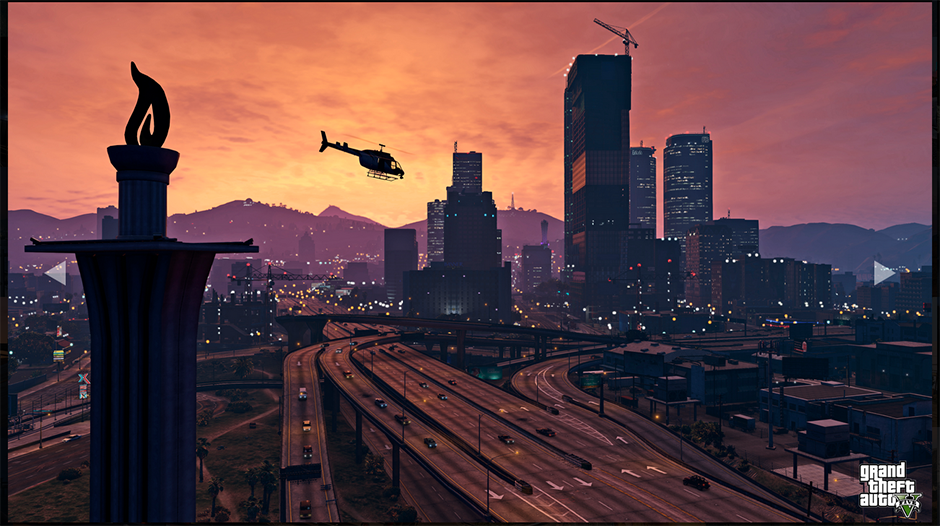Show the previous screenshot with left arrow
Image resolution: width=940 pixels, height=526 pixels.
pyautogui.click(x=56, y=272)
